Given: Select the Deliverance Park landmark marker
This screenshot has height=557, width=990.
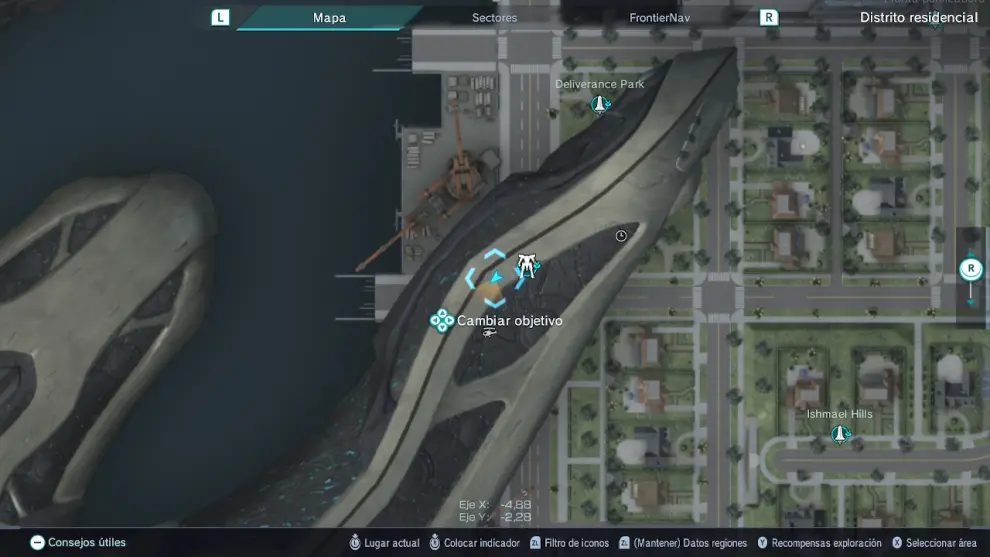Looking at the screenshot, I should (600, 103).
